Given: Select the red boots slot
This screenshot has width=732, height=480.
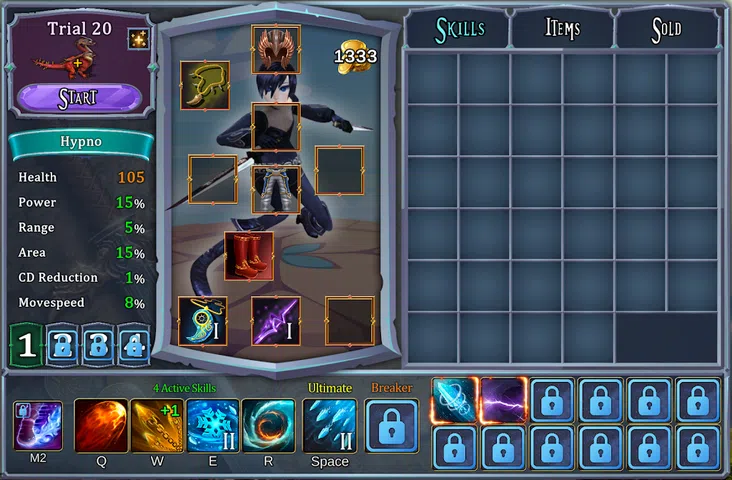Looking at the screenshot, I should tap(249, 256).
